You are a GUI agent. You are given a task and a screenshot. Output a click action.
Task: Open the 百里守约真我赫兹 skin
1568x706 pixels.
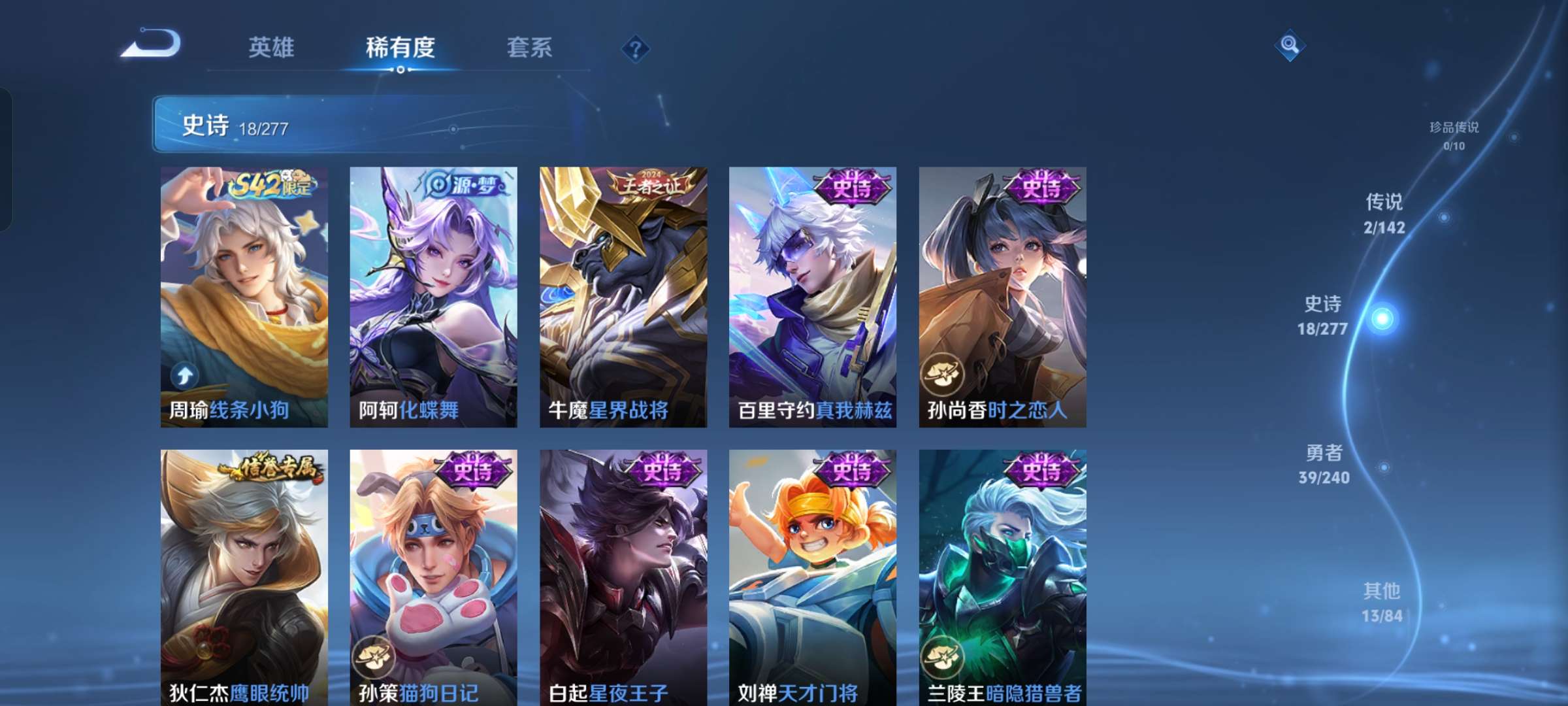coord(811,294)
